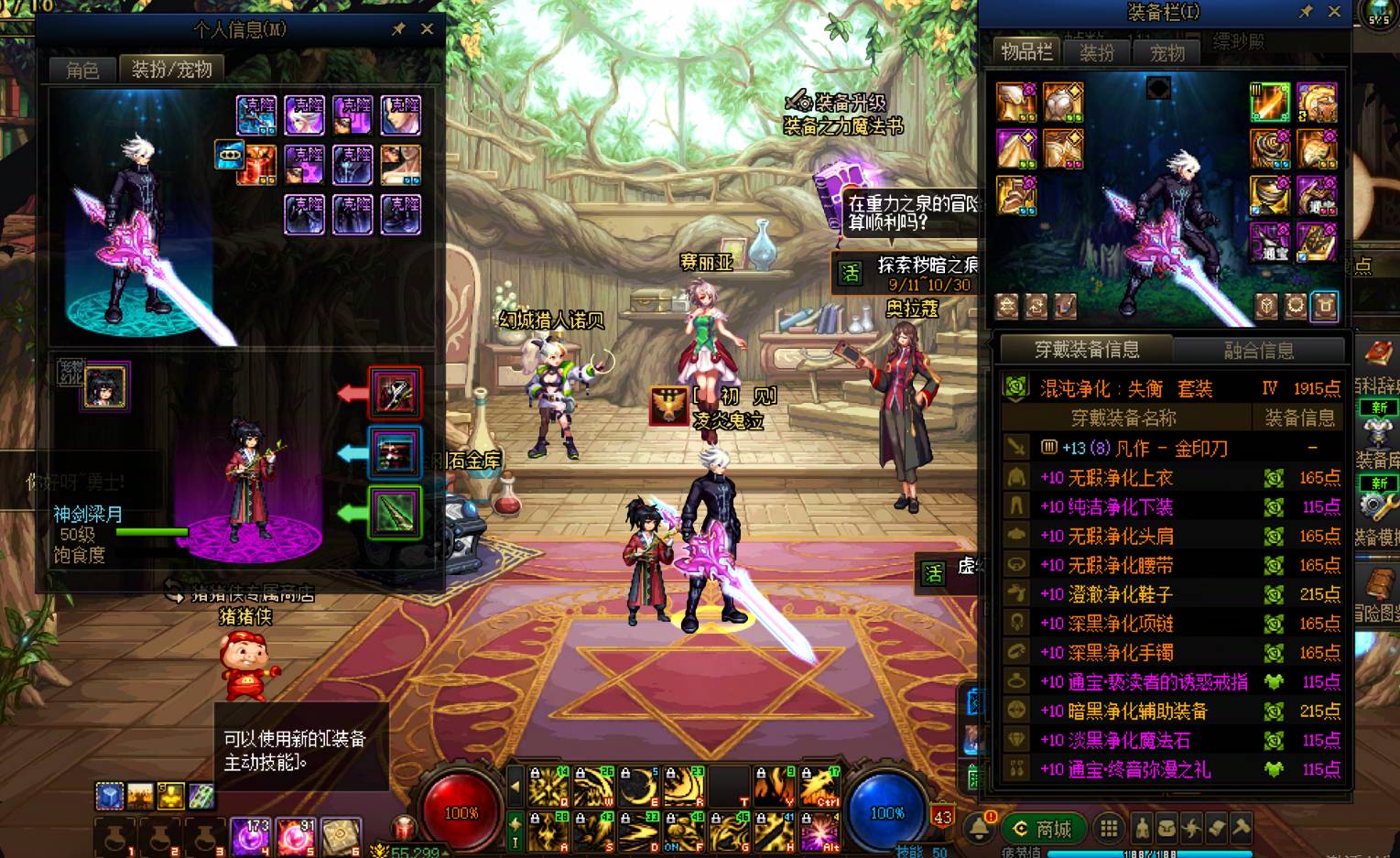Switch to 装扮 tab in equipment window
Image resolution: width=1400 pixels, height=858 pixels.
[x=1096, y=53]
